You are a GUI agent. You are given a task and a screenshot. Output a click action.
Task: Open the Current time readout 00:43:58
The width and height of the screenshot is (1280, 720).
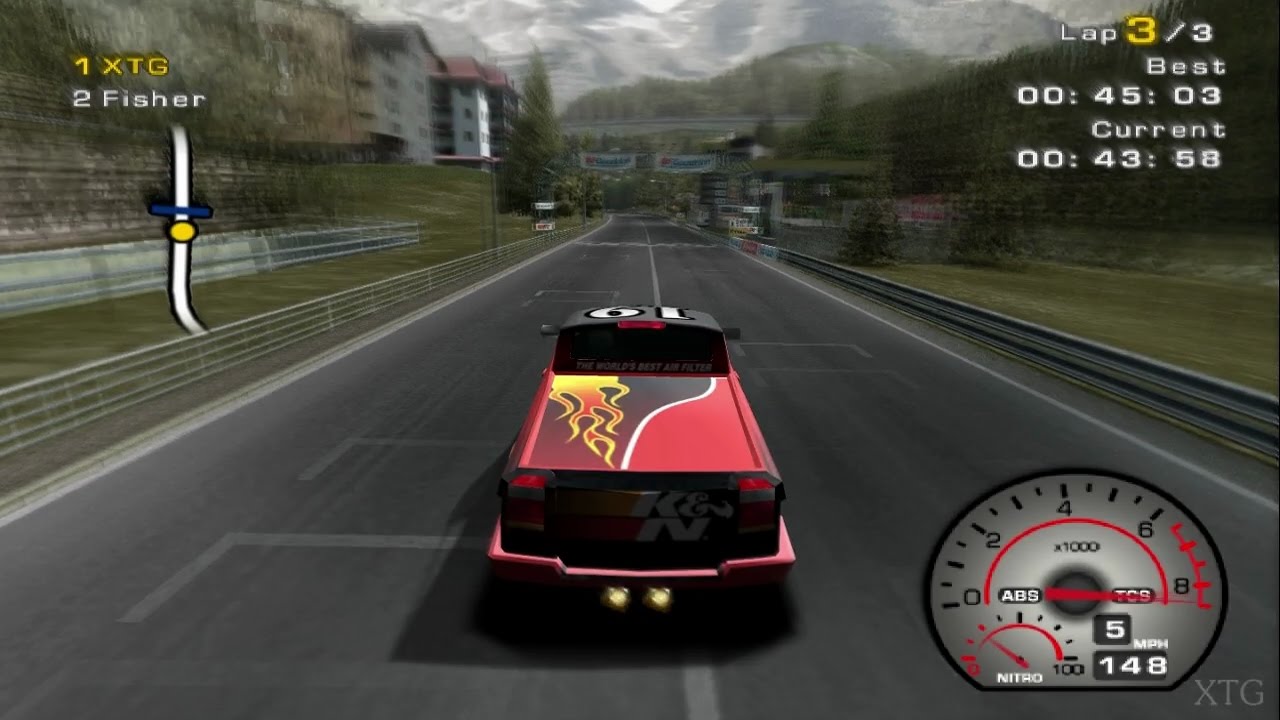point(1124,158)
